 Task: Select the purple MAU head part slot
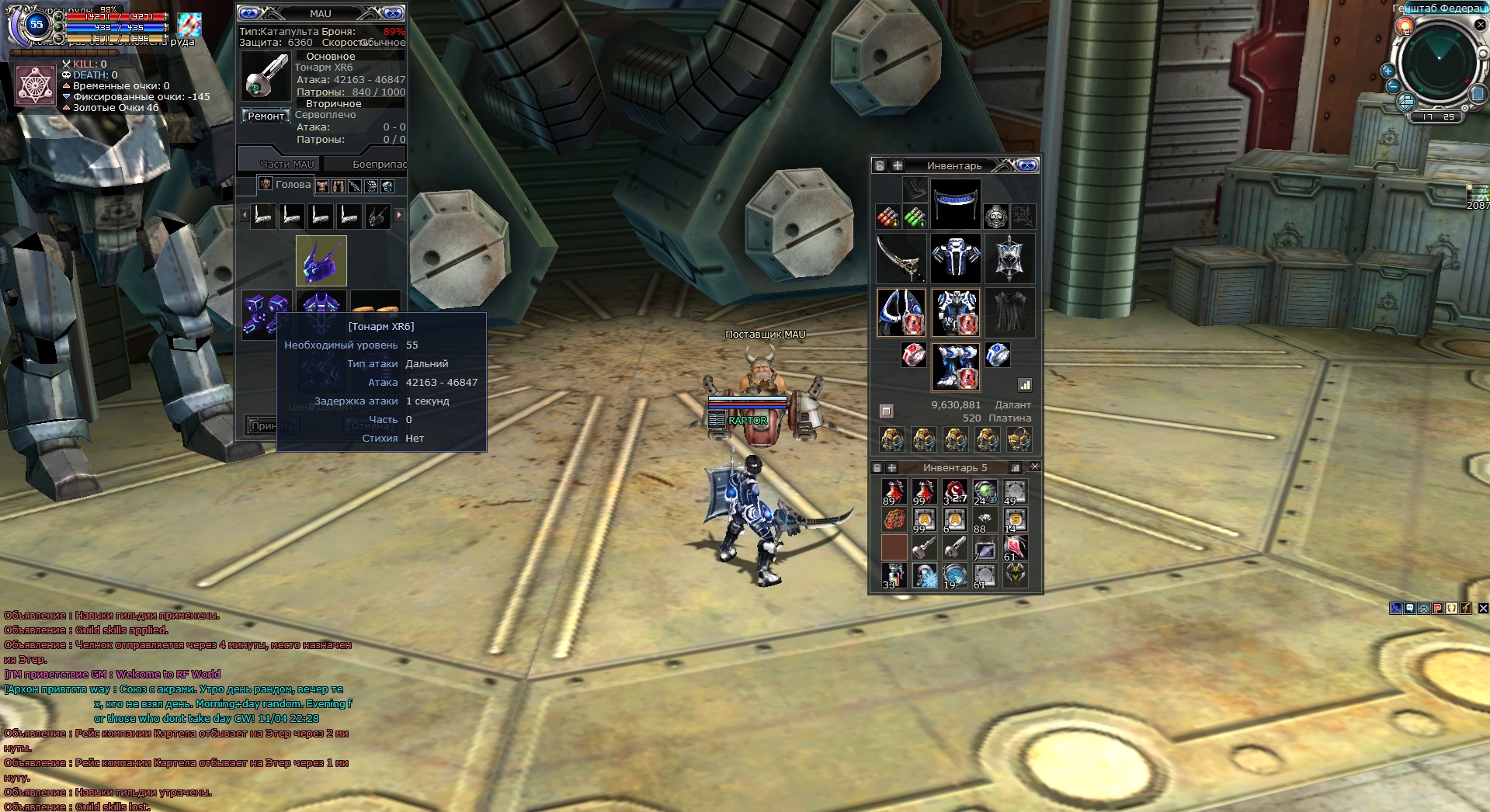coord(321,261)
